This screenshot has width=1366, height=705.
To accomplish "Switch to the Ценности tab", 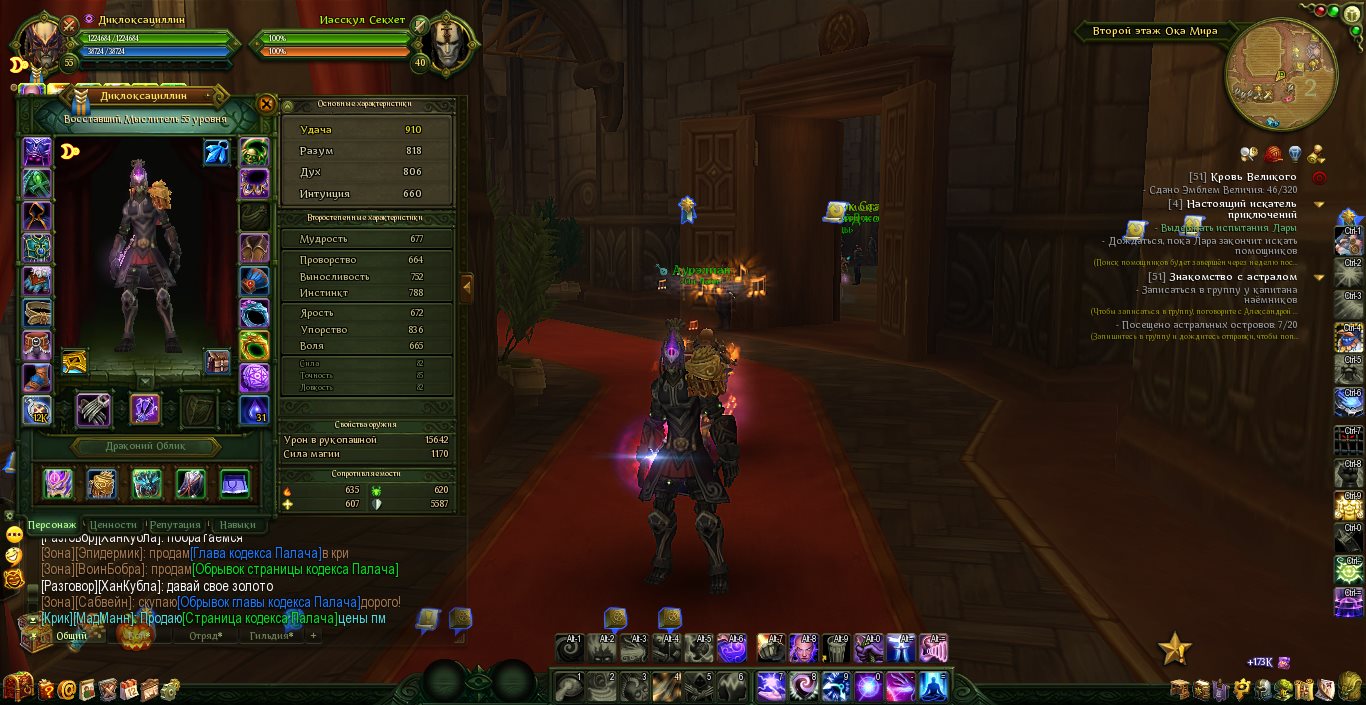I will point(113,524).
